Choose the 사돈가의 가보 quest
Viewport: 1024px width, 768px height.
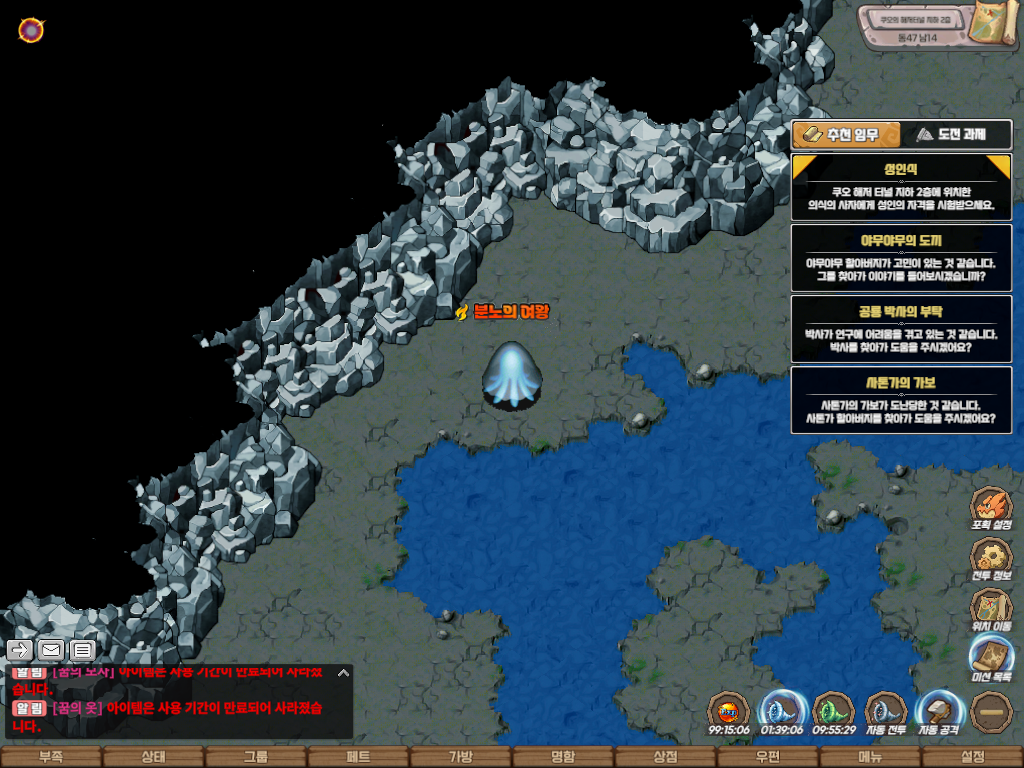(x=901, y=399)
